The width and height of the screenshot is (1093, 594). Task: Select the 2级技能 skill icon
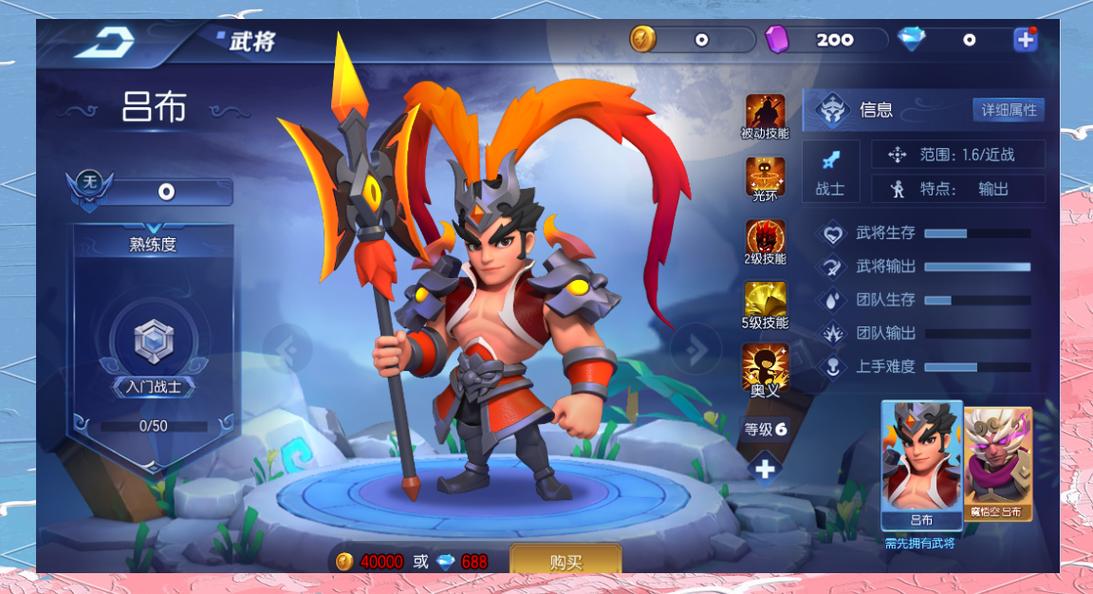coord(765,241)
